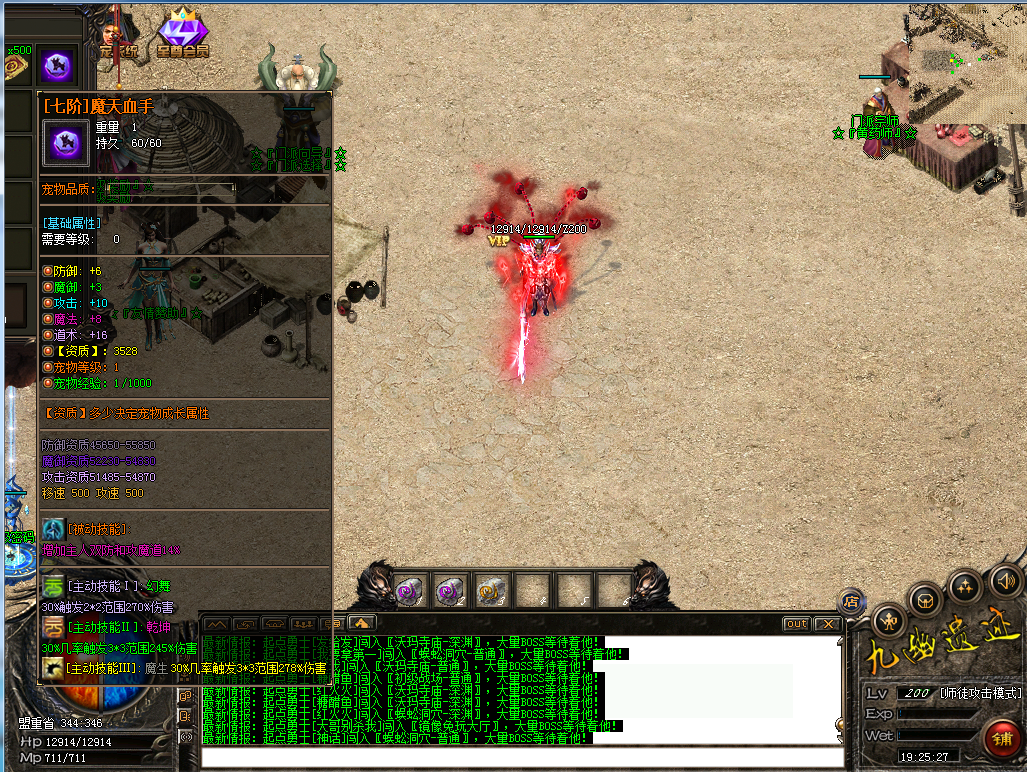1027x772 pixels.
Task: Click the chat window 'out' button
Action: 796,624
